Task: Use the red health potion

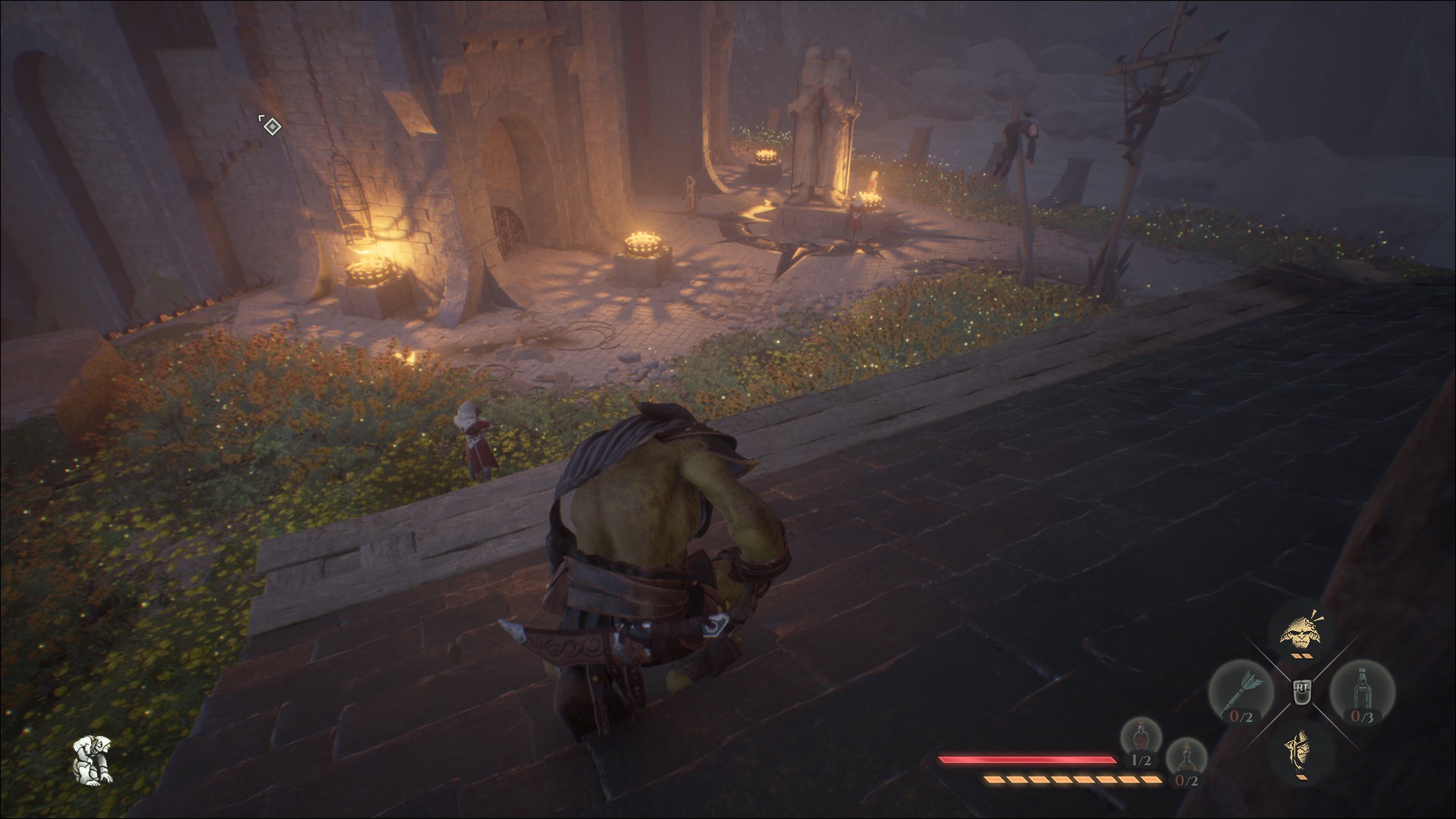Action: (1141, 741)
